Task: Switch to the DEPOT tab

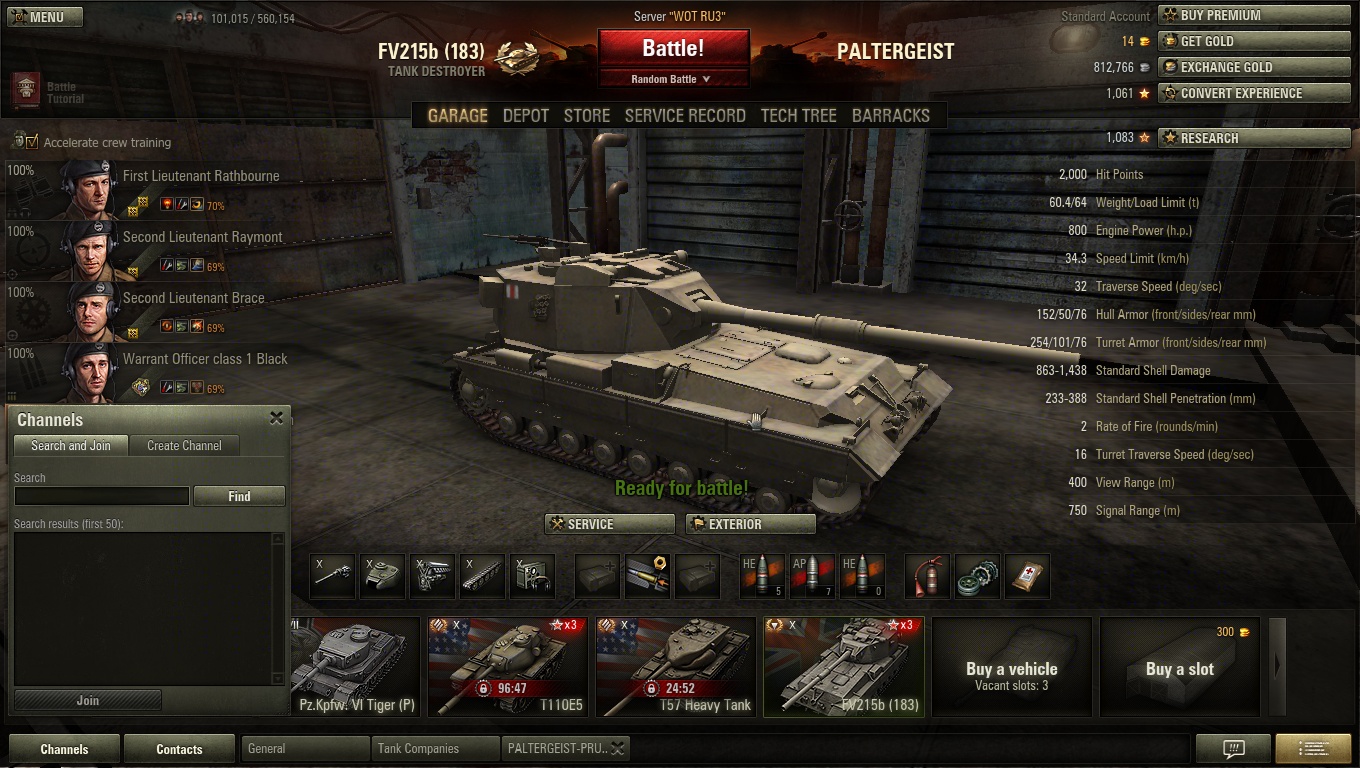Action: (525, 116)
